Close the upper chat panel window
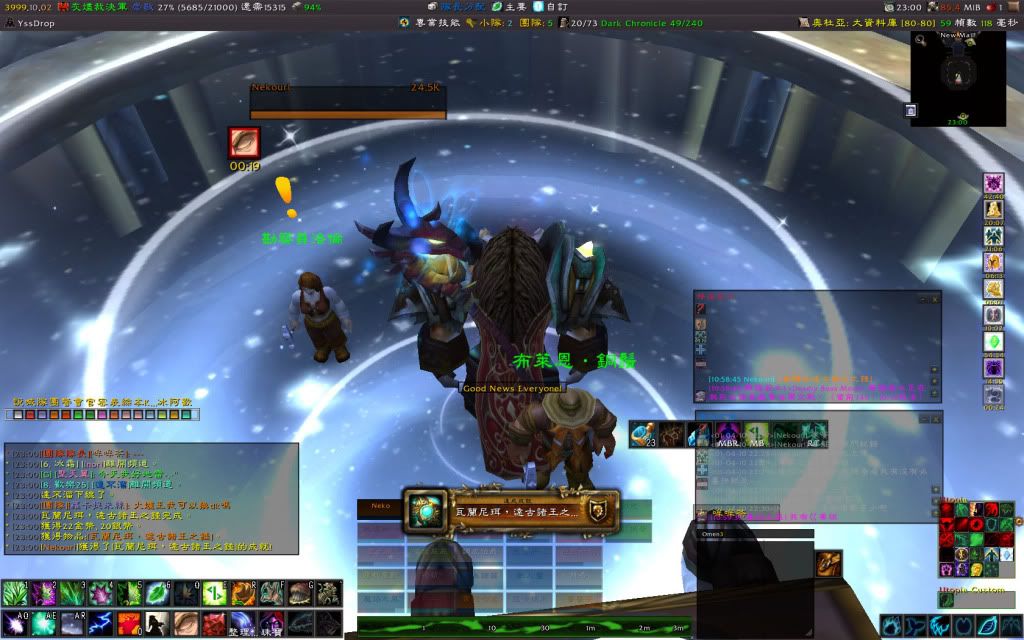 [x=935, y=298]
